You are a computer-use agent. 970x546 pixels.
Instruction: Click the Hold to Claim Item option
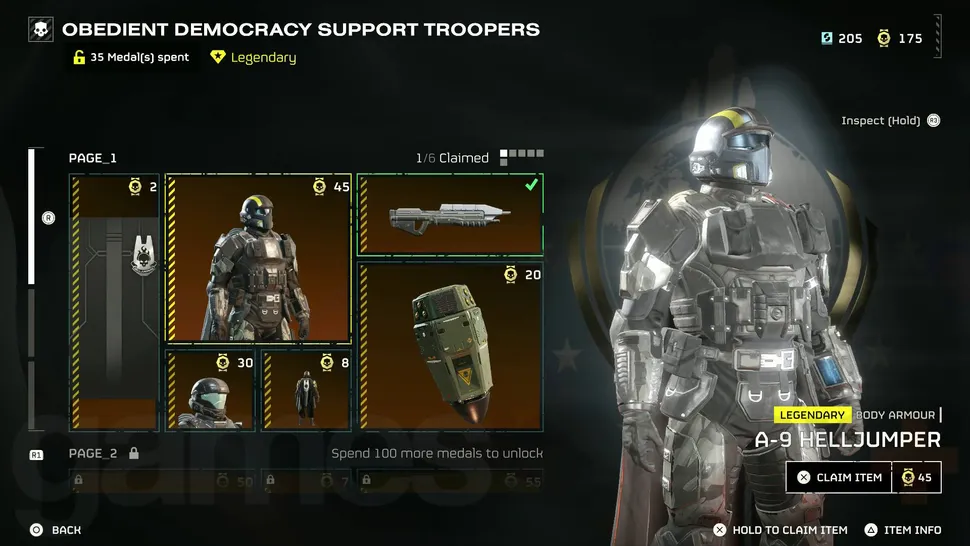(x=780, y=530)
